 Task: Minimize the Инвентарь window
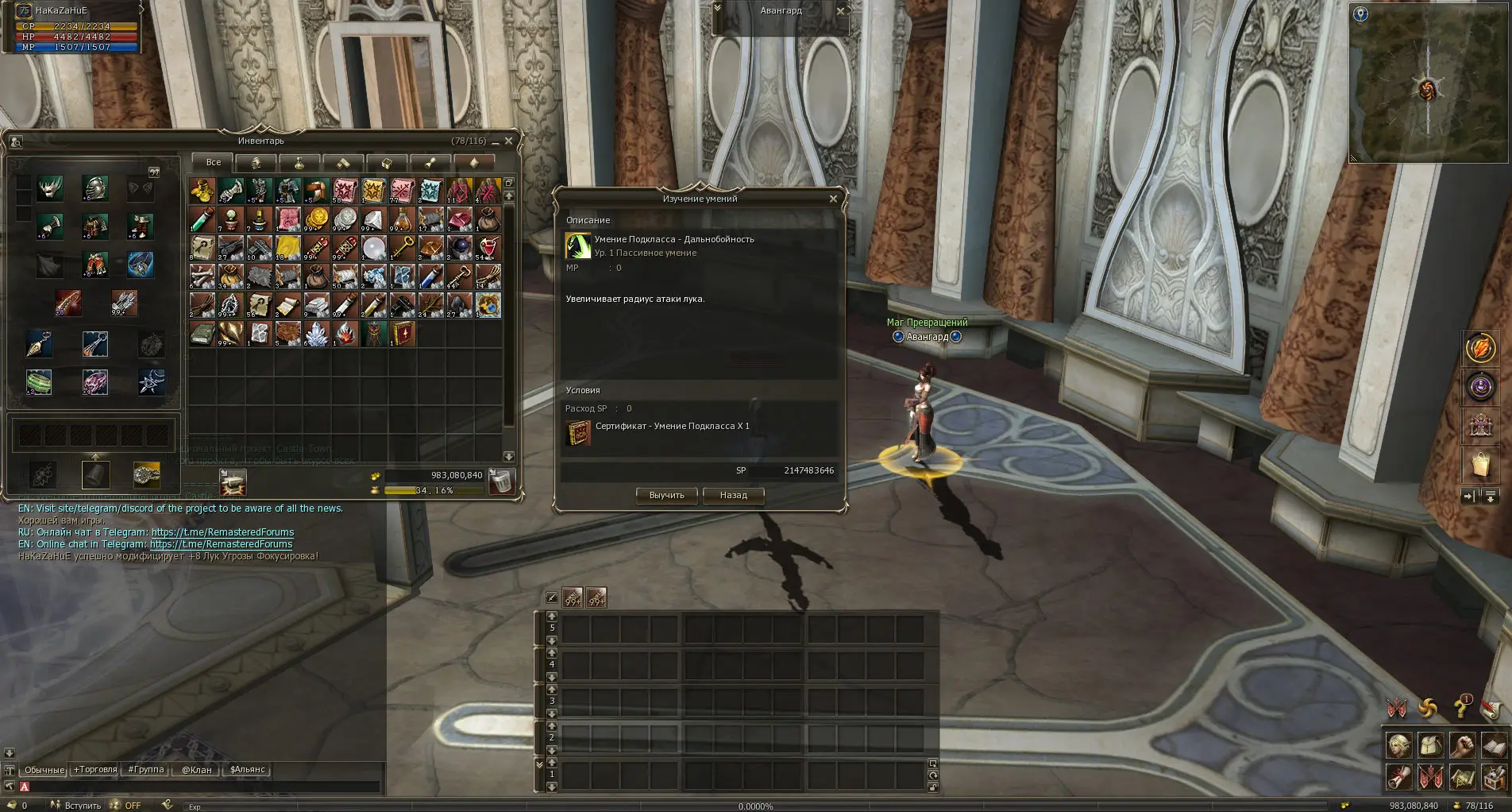tap(495, 141)
